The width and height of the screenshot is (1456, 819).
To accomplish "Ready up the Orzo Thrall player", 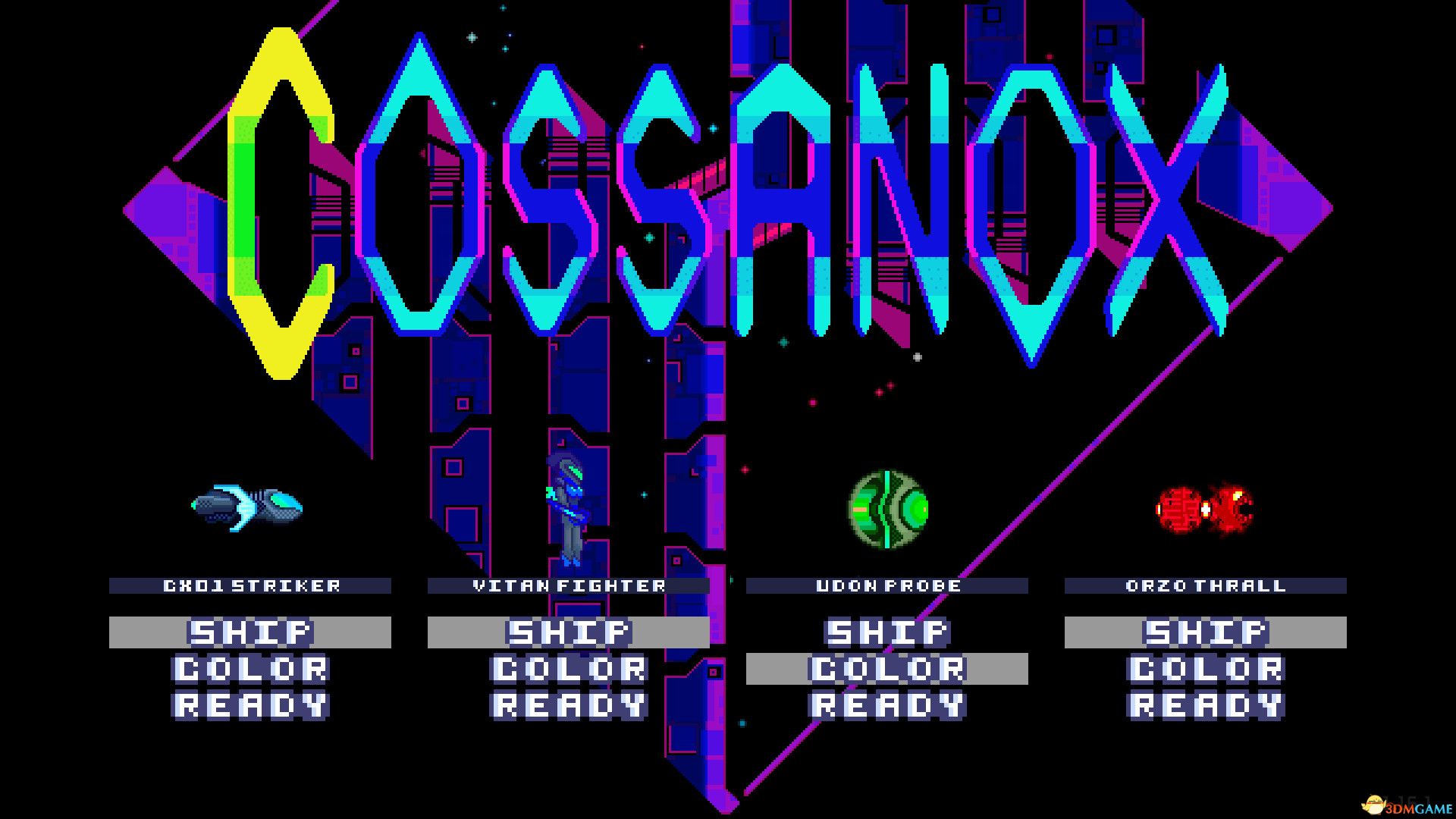I will [1206, 705].
